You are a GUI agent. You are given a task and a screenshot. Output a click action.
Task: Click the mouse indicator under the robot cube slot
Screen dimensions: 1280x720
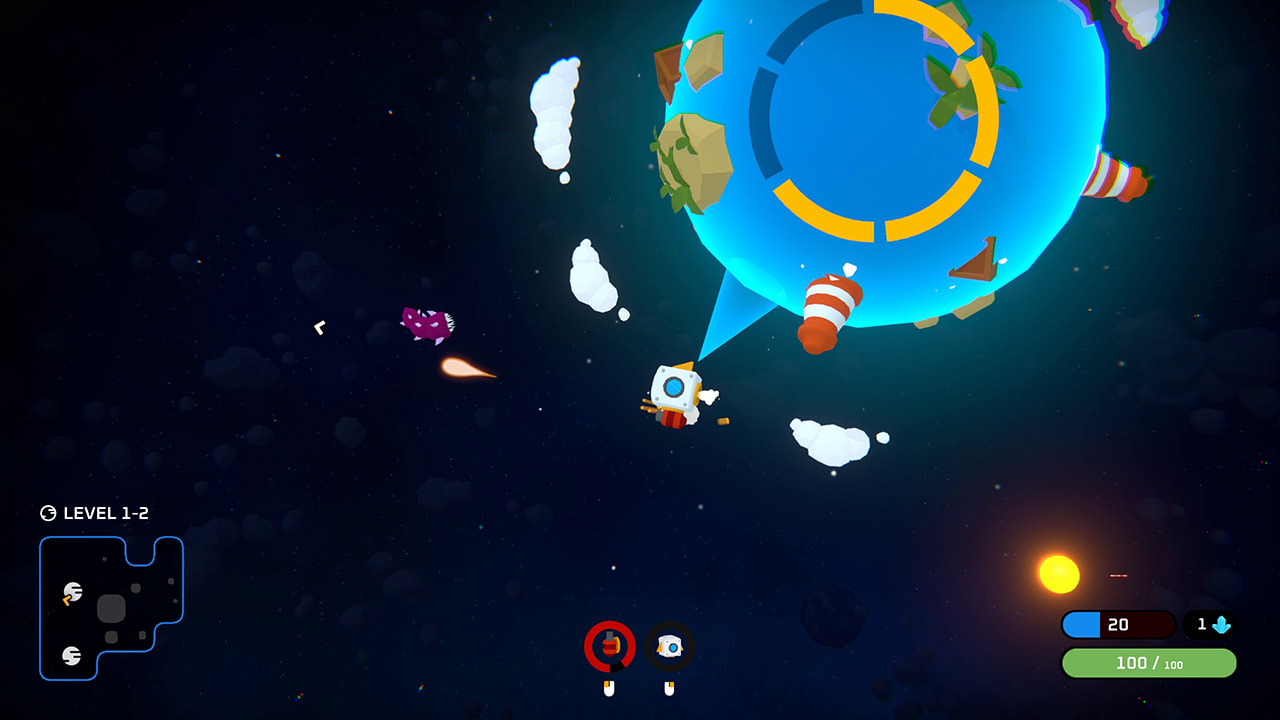(670, 688)
